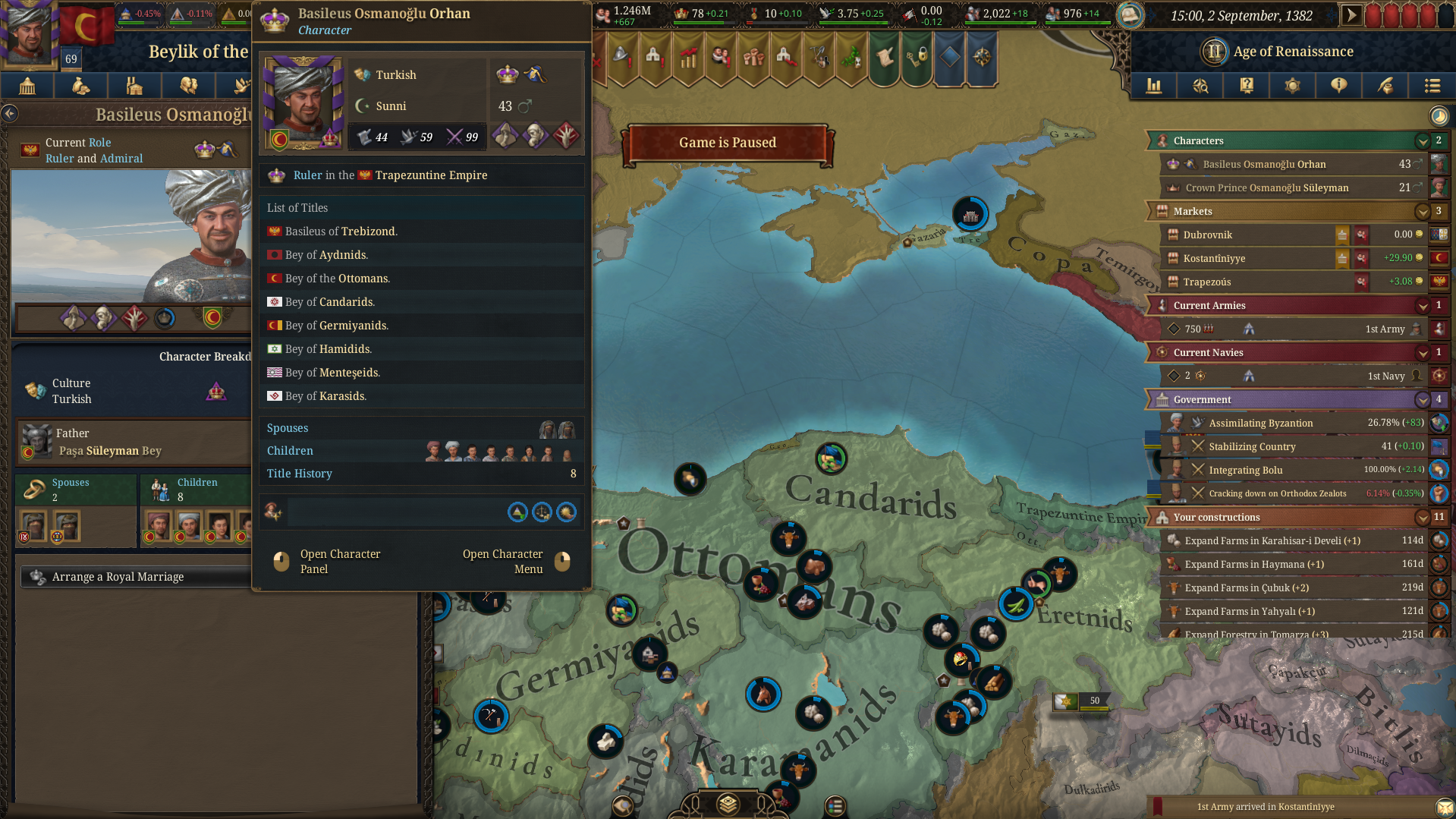Arrange a Royal Marriage
Image resolution: width=1456 pixels, height=819 pixels.
(x=118, y=577)
